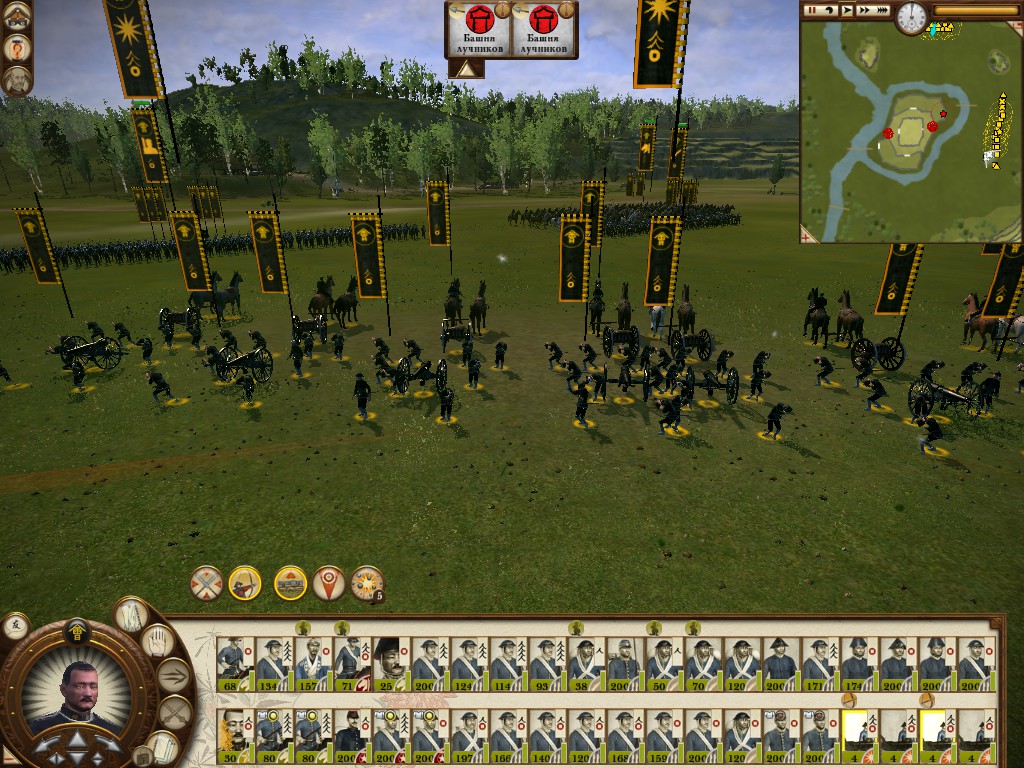This screenshot has height=768, width=1024.
Task: Click the crossed swords melee attack button
Action: [174, 713]
